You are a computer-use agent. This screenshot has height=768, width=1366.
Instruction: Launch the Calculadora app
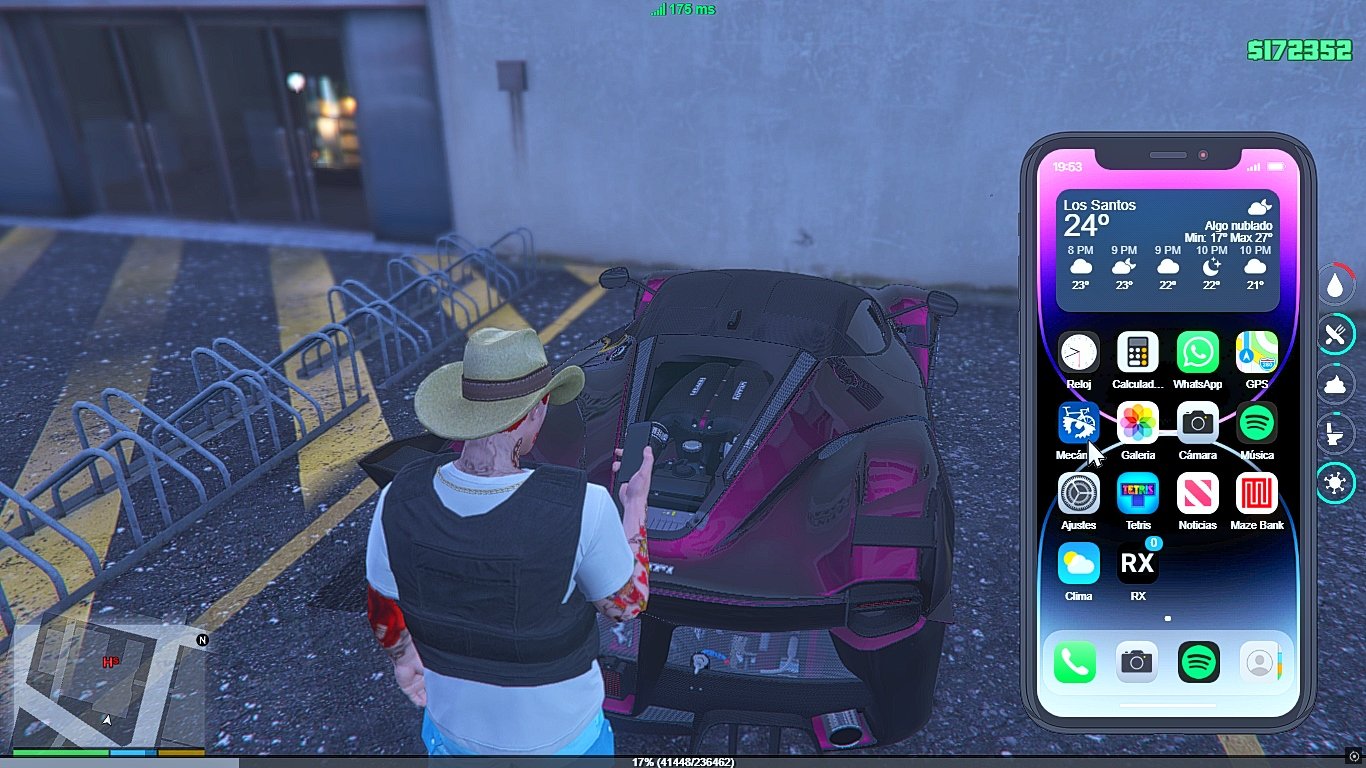click(1137, 352)
